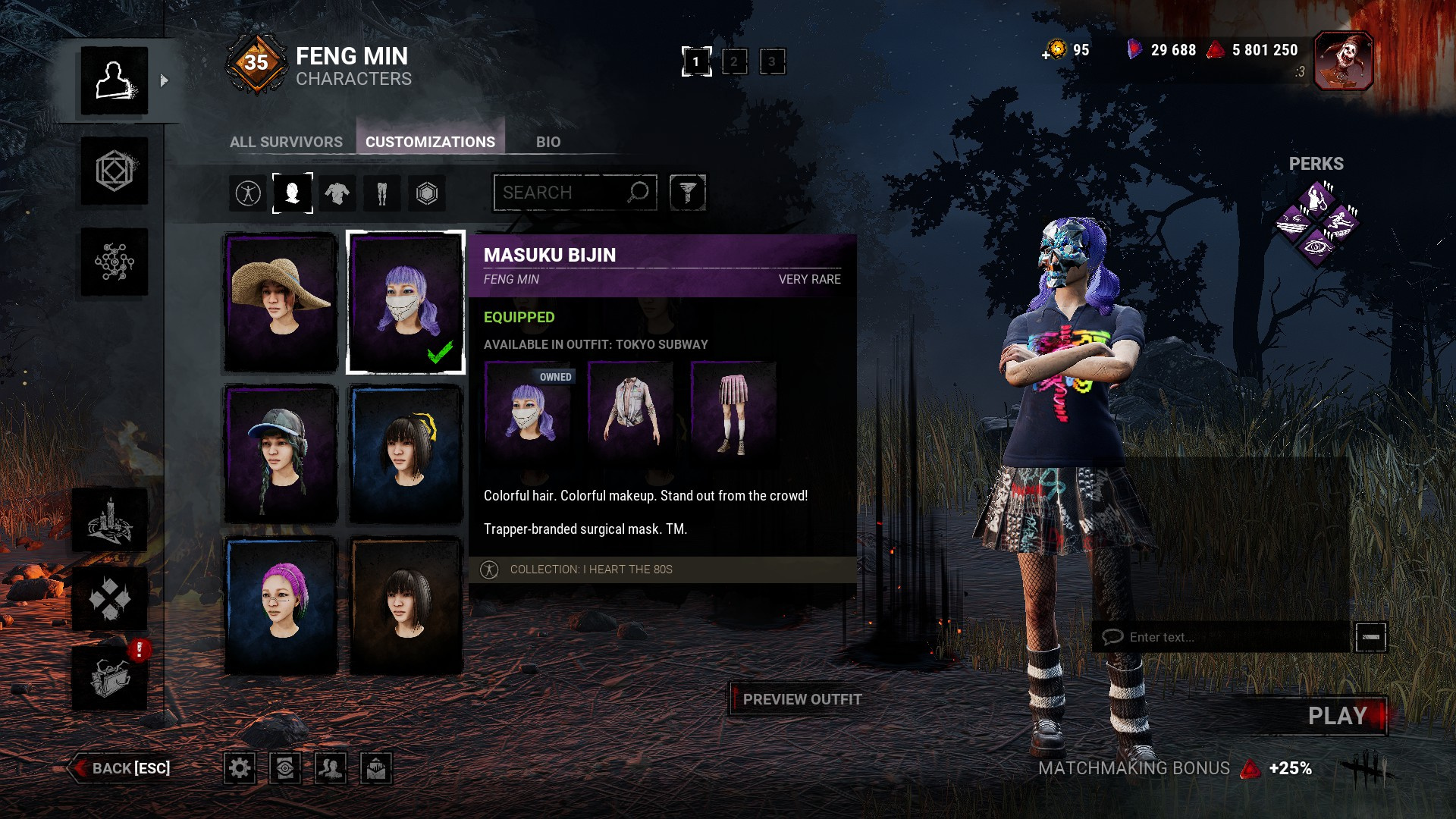This screenshot has height=819, width=1456.
Task: Choose the cap with headphones head cosmetic
Action: point(281,453)
